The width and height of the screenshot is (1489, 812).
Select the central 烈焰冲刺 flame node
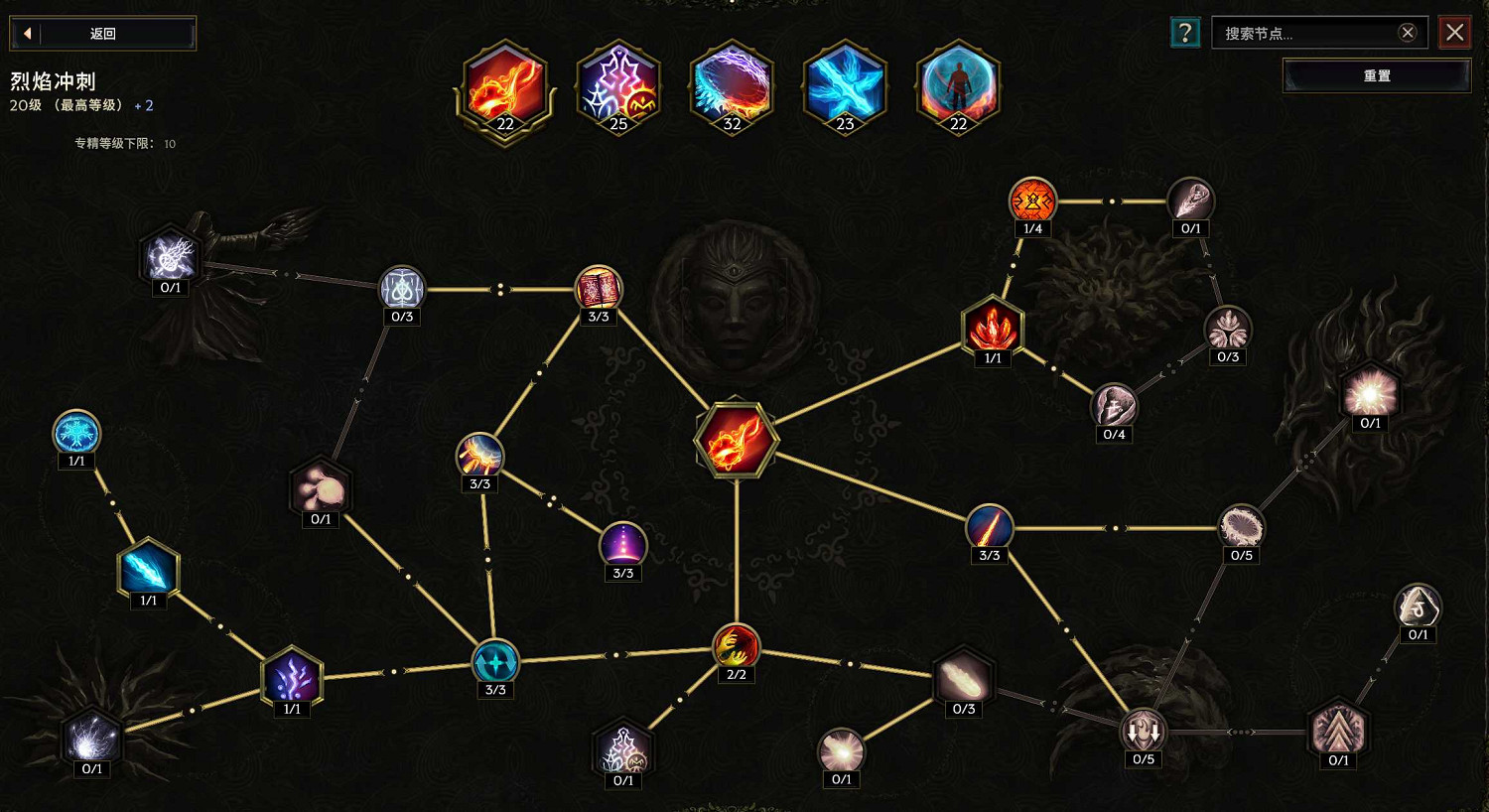(x=738, y=440)
